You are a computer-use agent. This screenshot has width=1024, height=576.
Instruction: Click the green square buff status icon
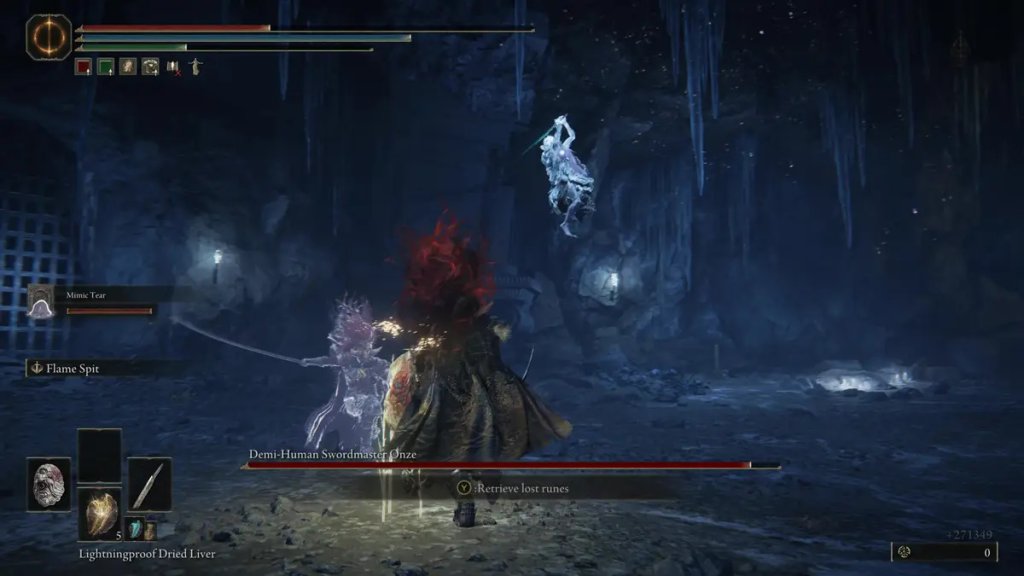point(106,67)
